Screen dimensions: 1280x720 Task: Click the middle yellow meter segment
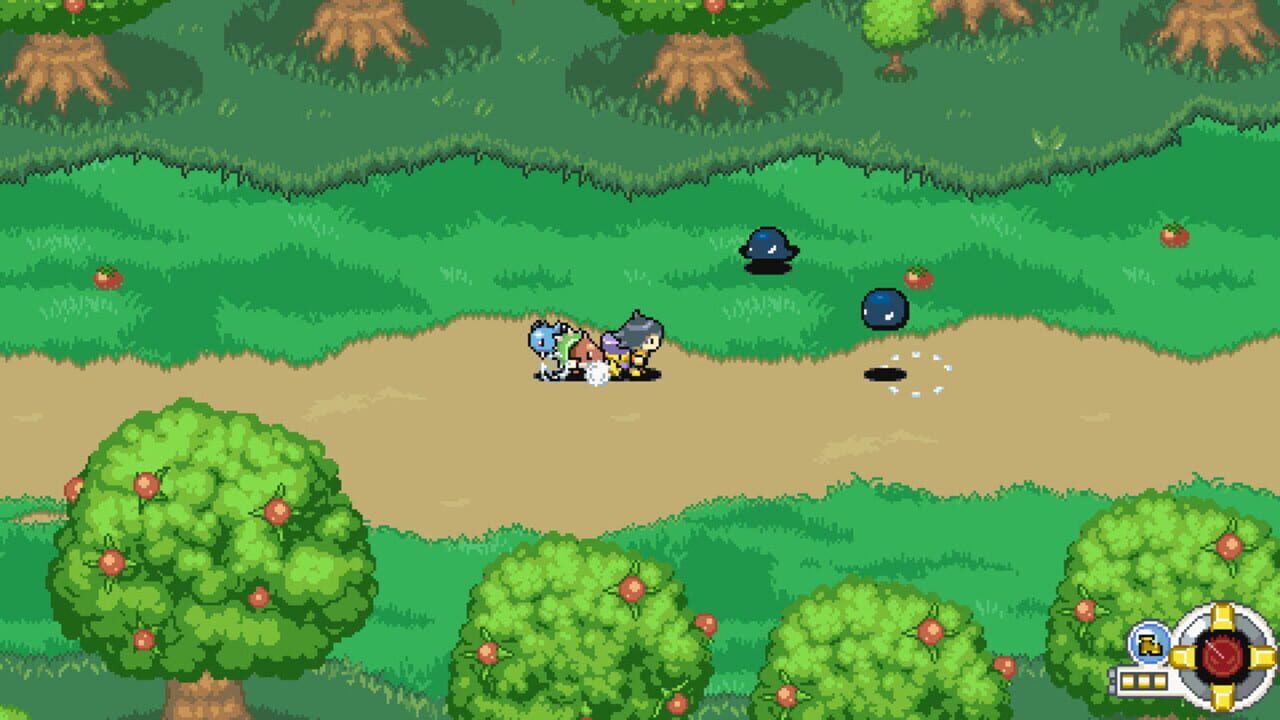pyautogui.click(x=1143, y=680)
